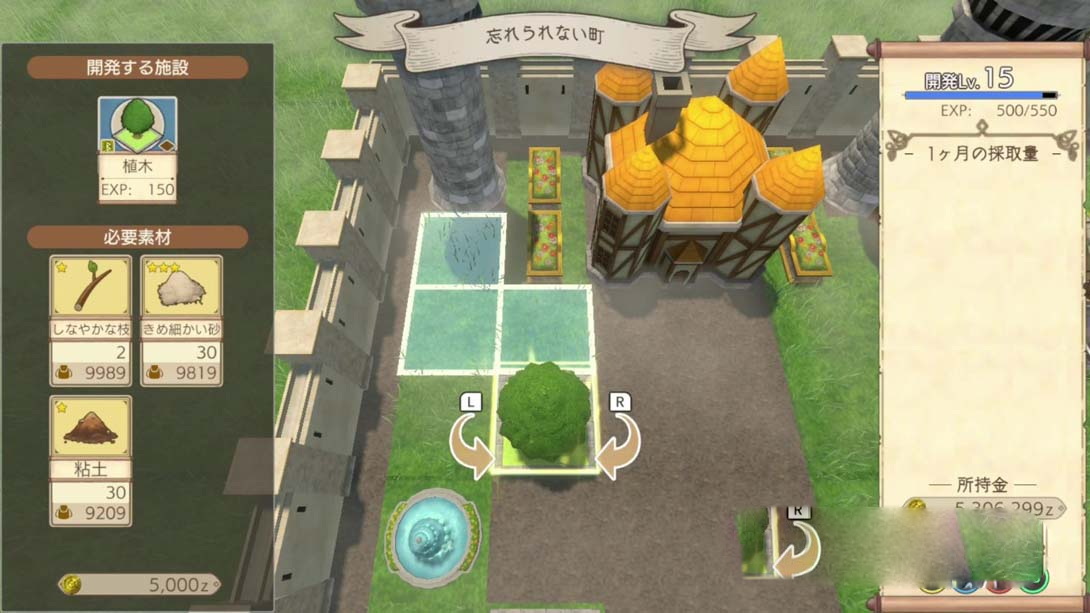Inspect the 粘土 material slot

point(91,460)
